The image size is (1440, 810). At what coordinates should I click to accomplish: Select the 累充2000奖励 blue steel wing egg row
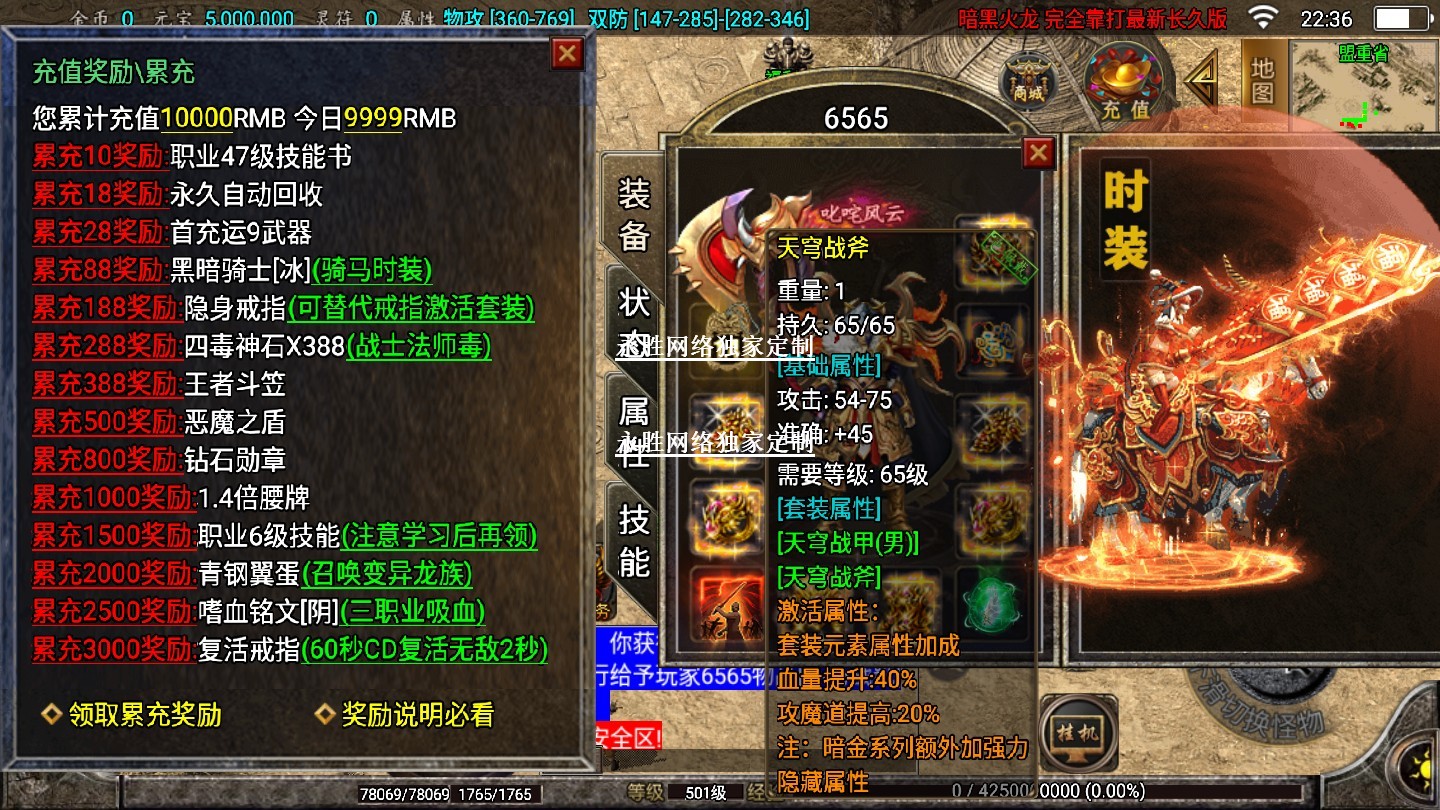113,574
